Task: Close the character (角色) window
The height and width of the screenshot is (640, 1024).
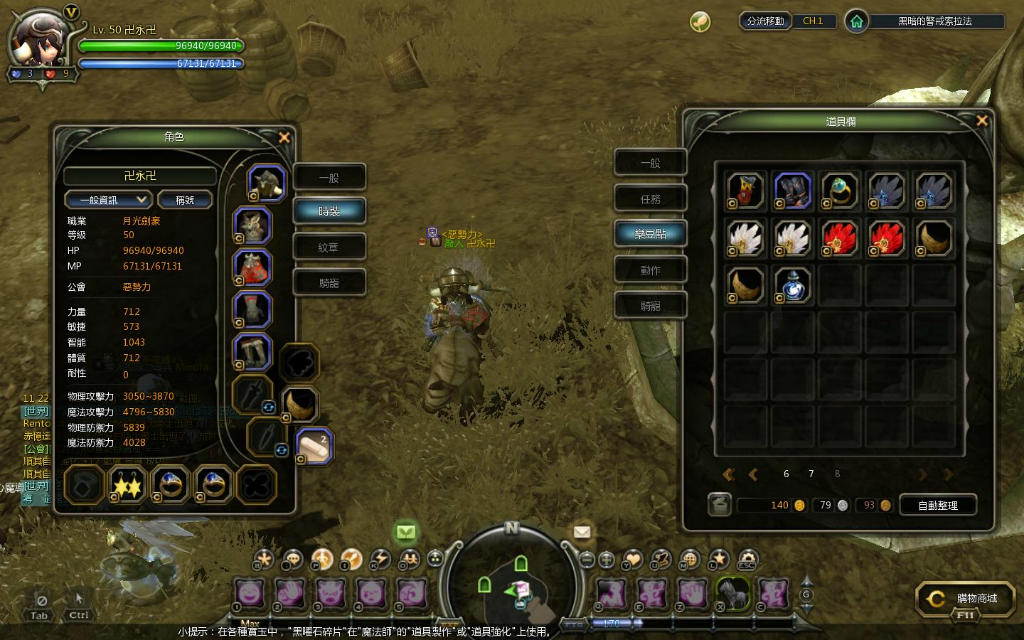Action: (284, 137)
